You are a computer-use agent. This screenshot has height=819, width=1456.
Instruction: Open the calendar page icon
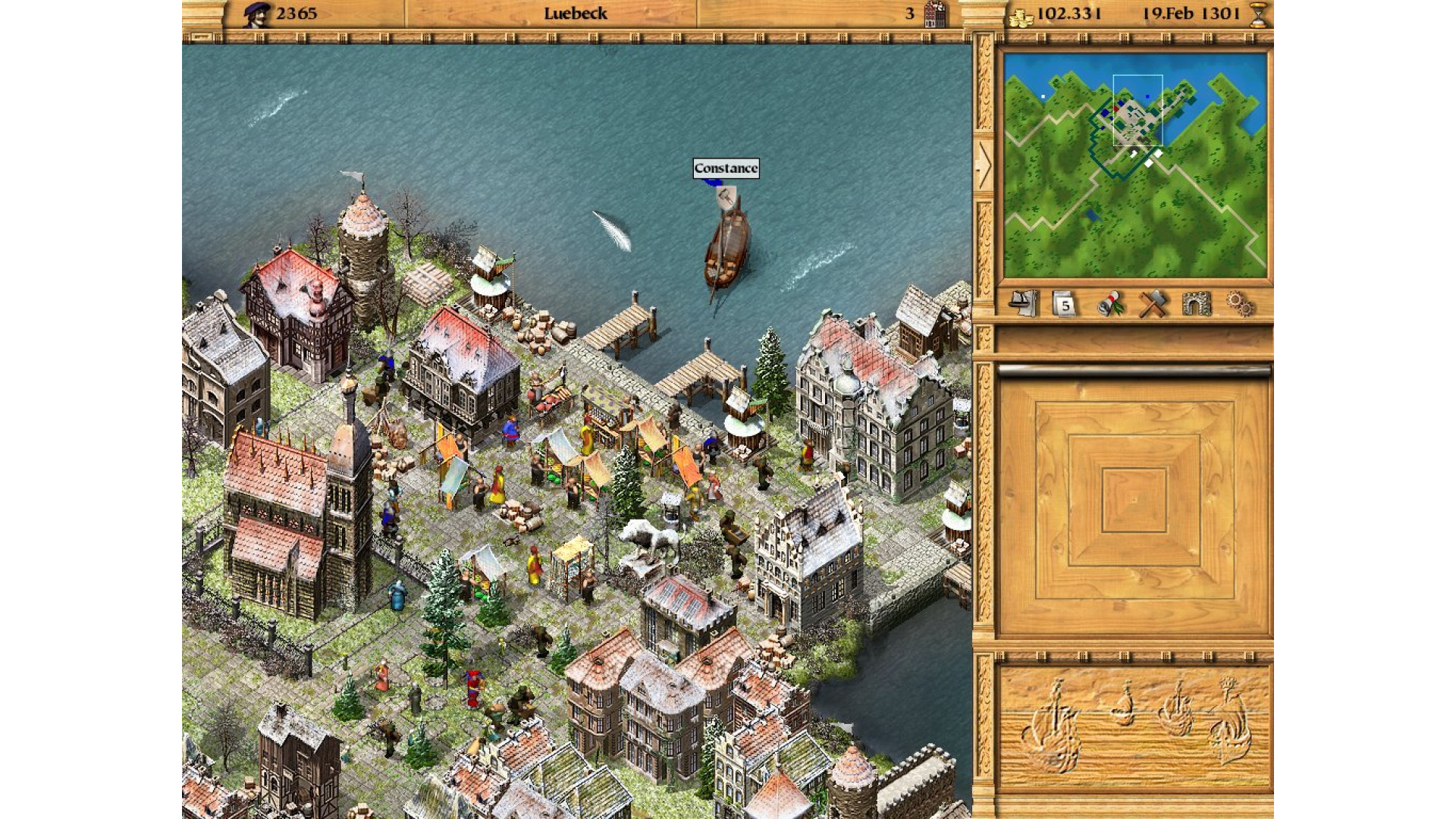pos(1065,305)
